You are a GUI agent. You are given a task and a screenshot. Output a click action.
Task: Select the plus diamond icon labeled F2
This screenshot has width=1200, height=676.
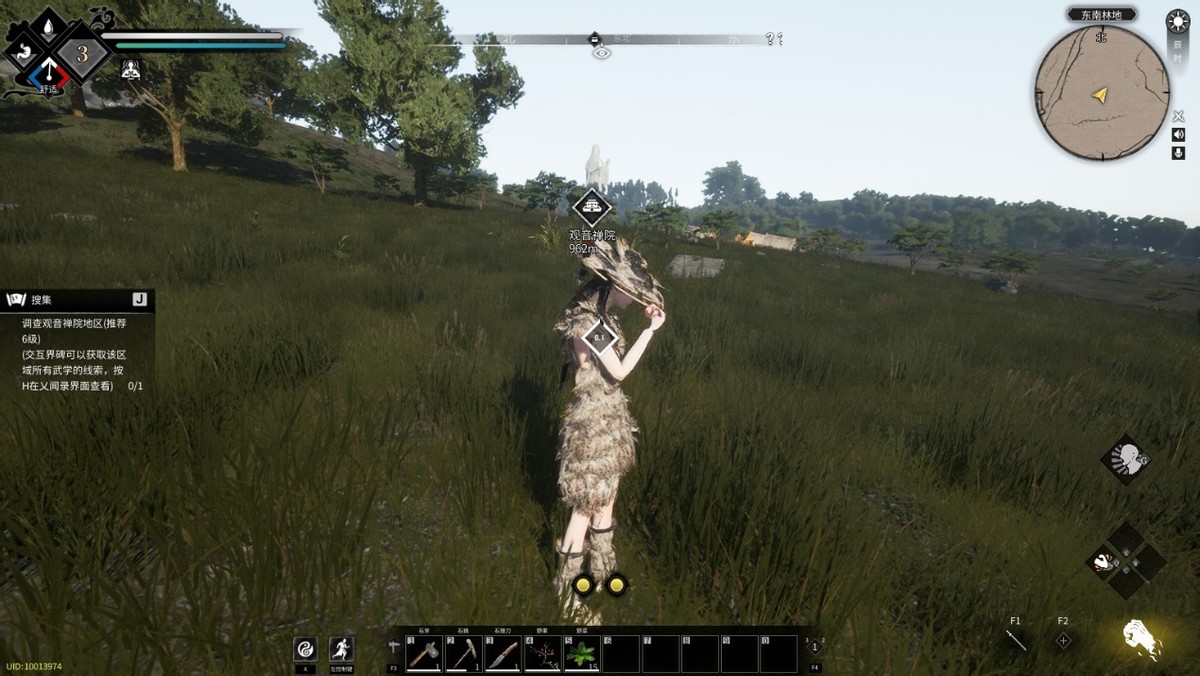click(x=1063, y=640)
